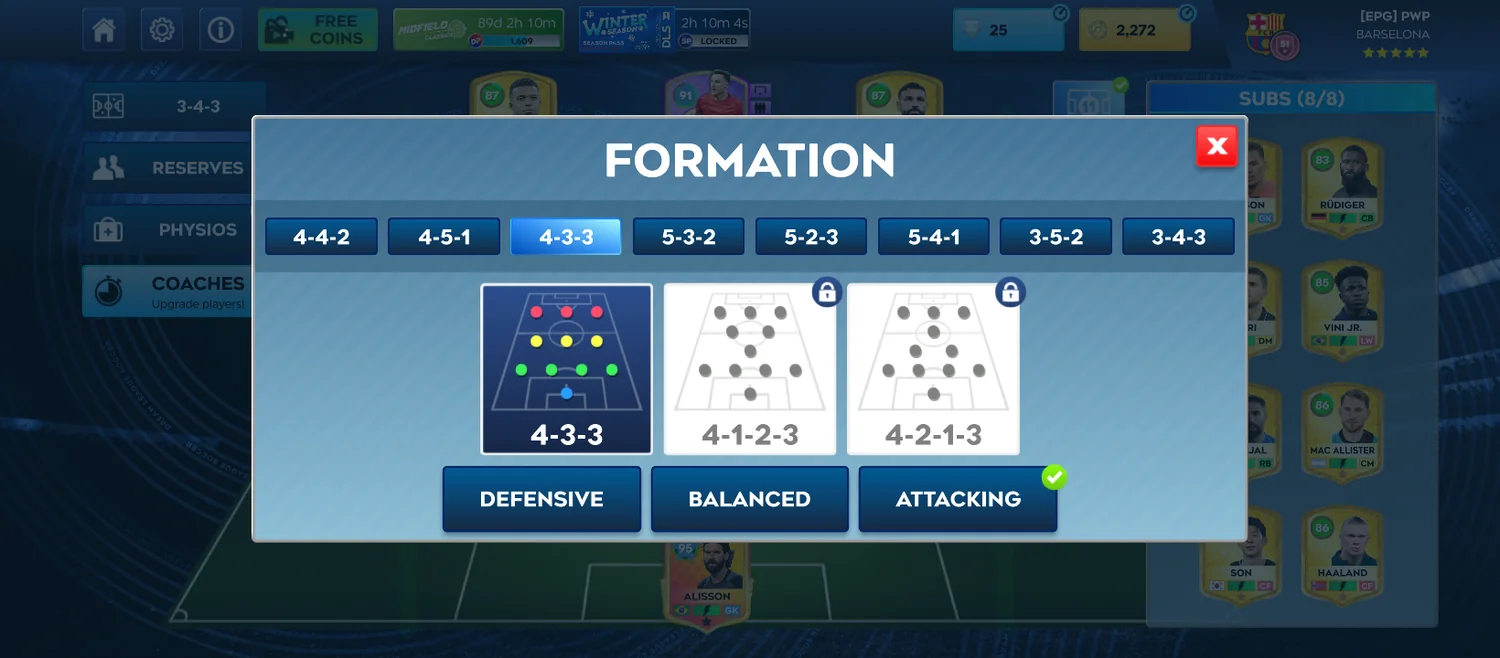The width and height of the screenshot is (1500, 658).
Task: Select the locked 4-2-1-3 layout card
Action: (x=933, y=368)
